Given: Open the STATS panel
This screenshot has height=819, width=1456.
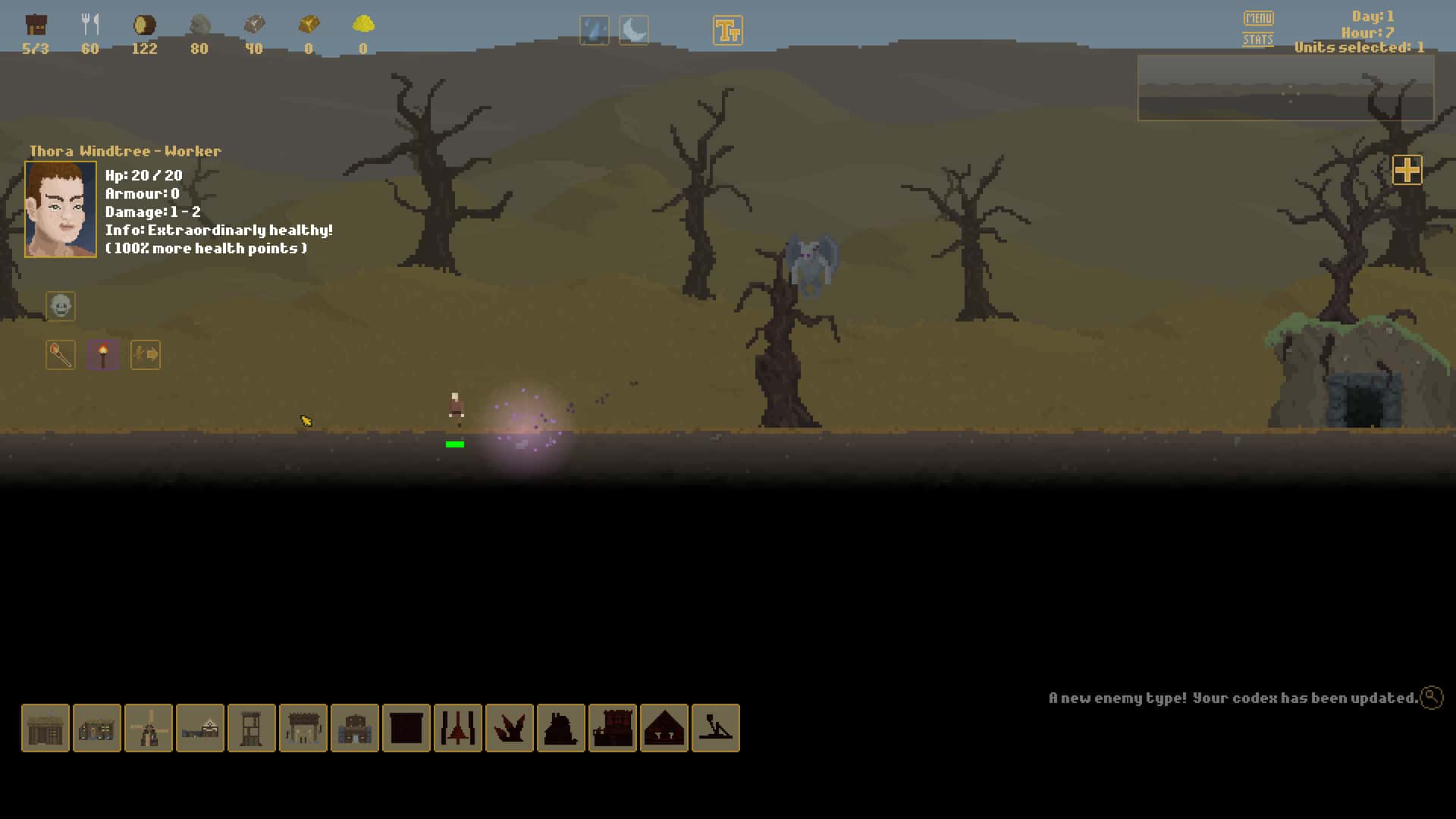Looking at the screenshot, I should pyautogui.click(x=1257, y=39).
